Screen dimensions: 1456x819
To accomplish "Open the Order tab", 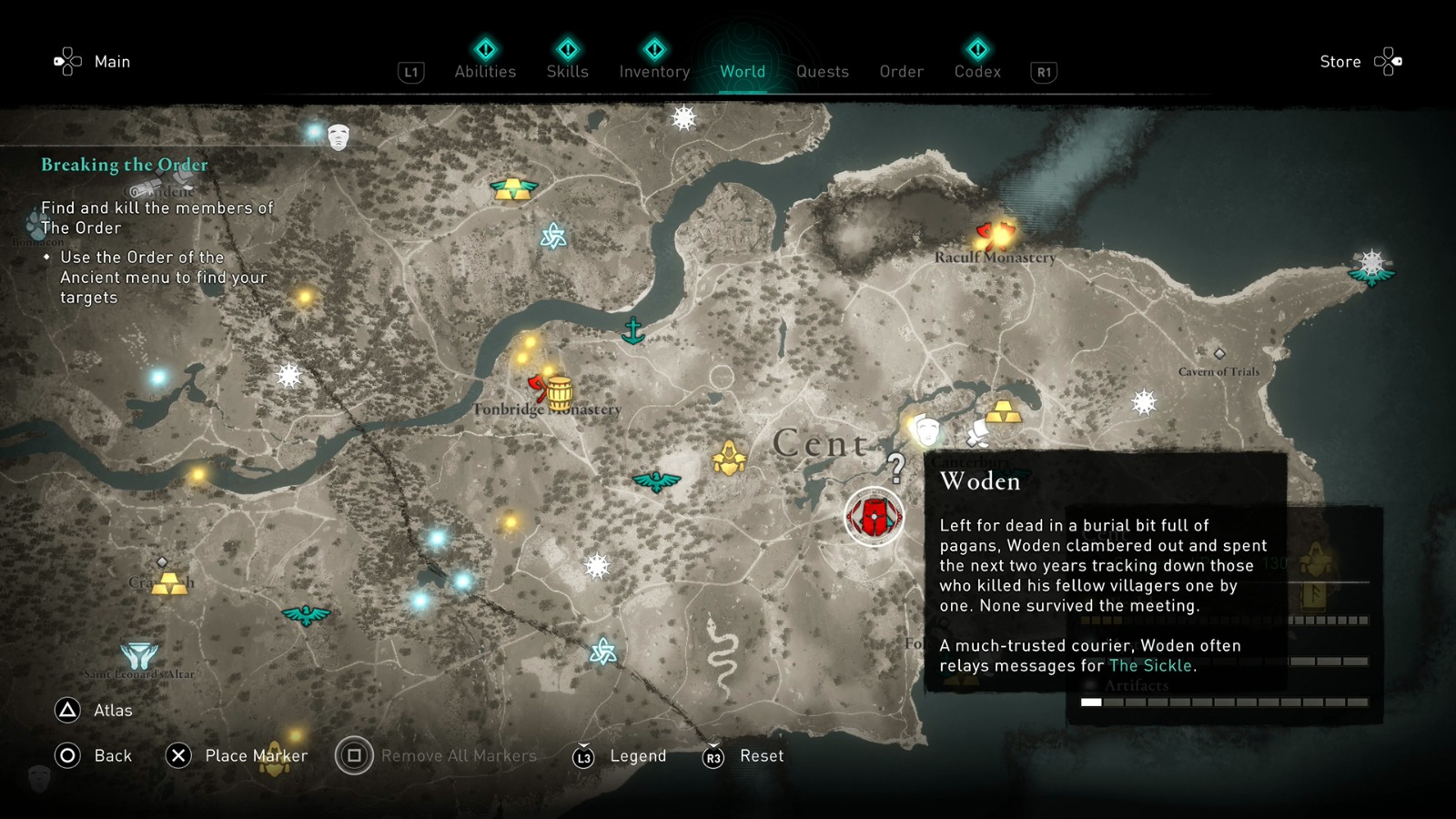I will click(x=900, y=72).
